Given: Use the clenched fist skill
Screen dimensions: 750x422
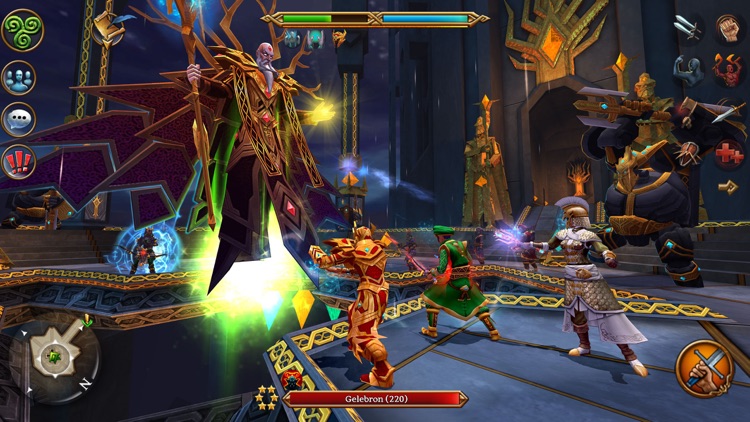Looking at the screenshot, I should pos(729,28).
